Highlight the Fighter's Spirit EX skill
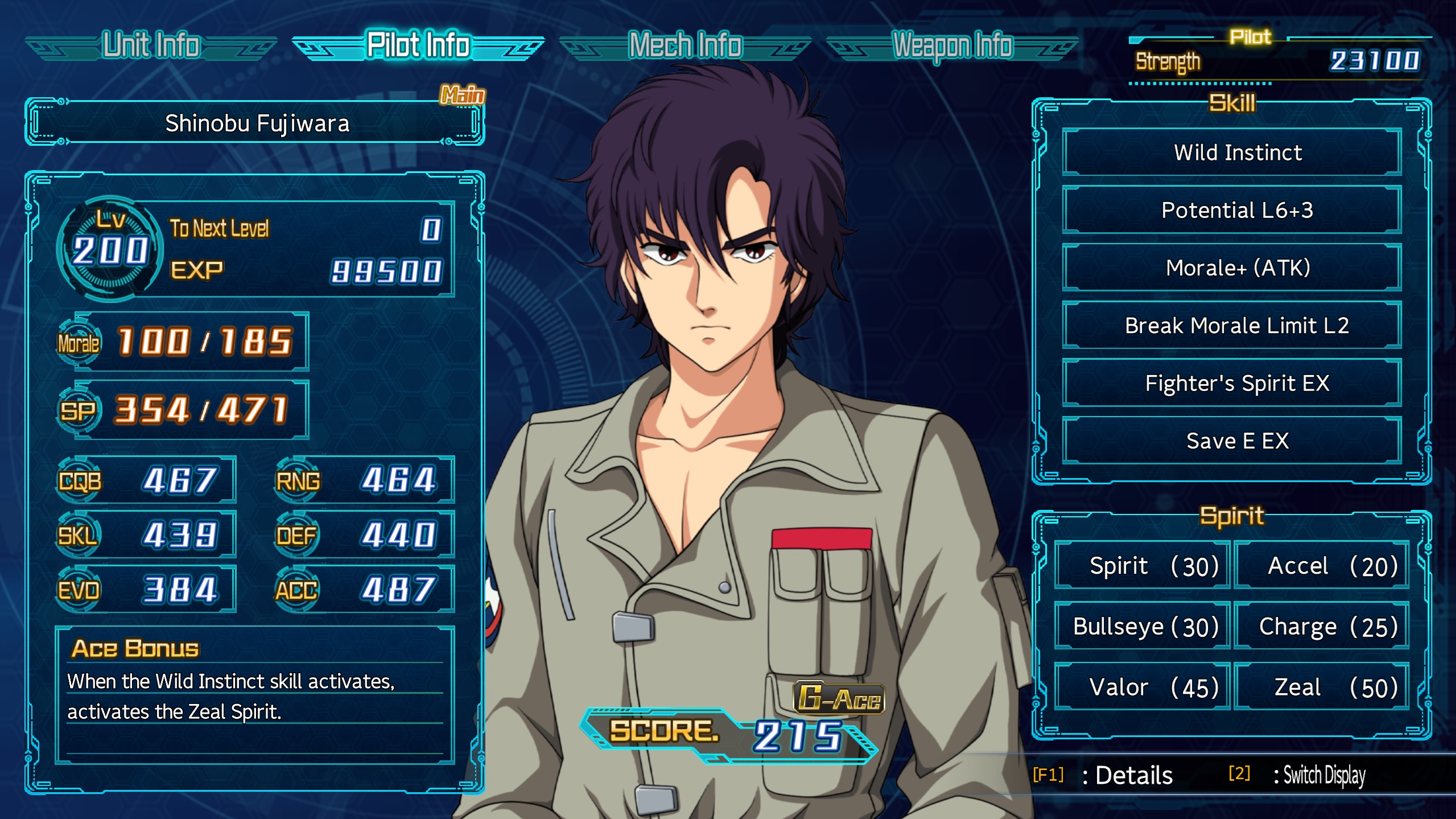1456x819 pixels. [x=1232, y=383]
